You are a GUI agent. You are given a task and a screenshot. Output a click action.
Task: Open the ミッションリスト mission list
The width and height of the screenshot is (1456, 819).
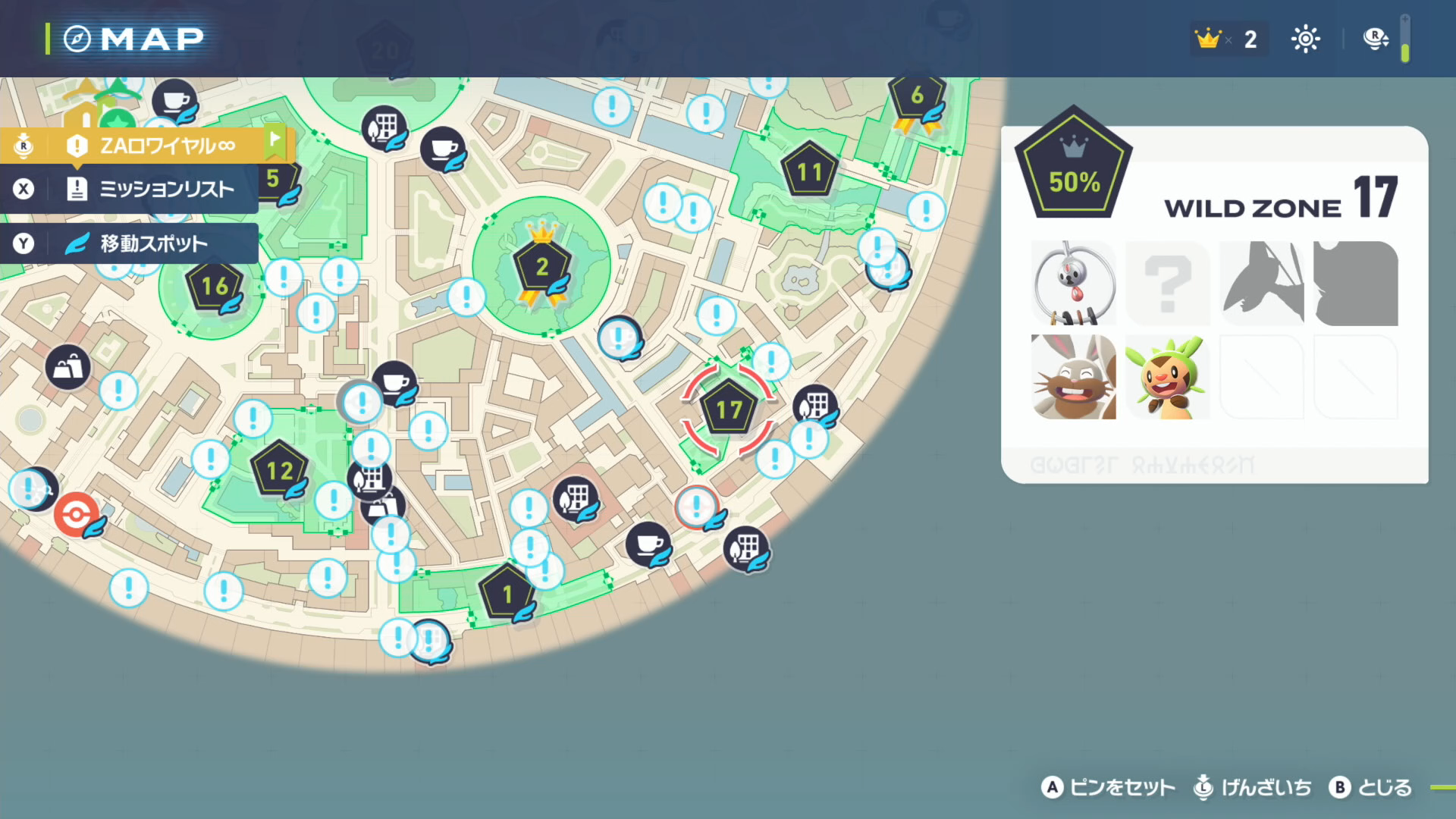(x=152, y=189)
